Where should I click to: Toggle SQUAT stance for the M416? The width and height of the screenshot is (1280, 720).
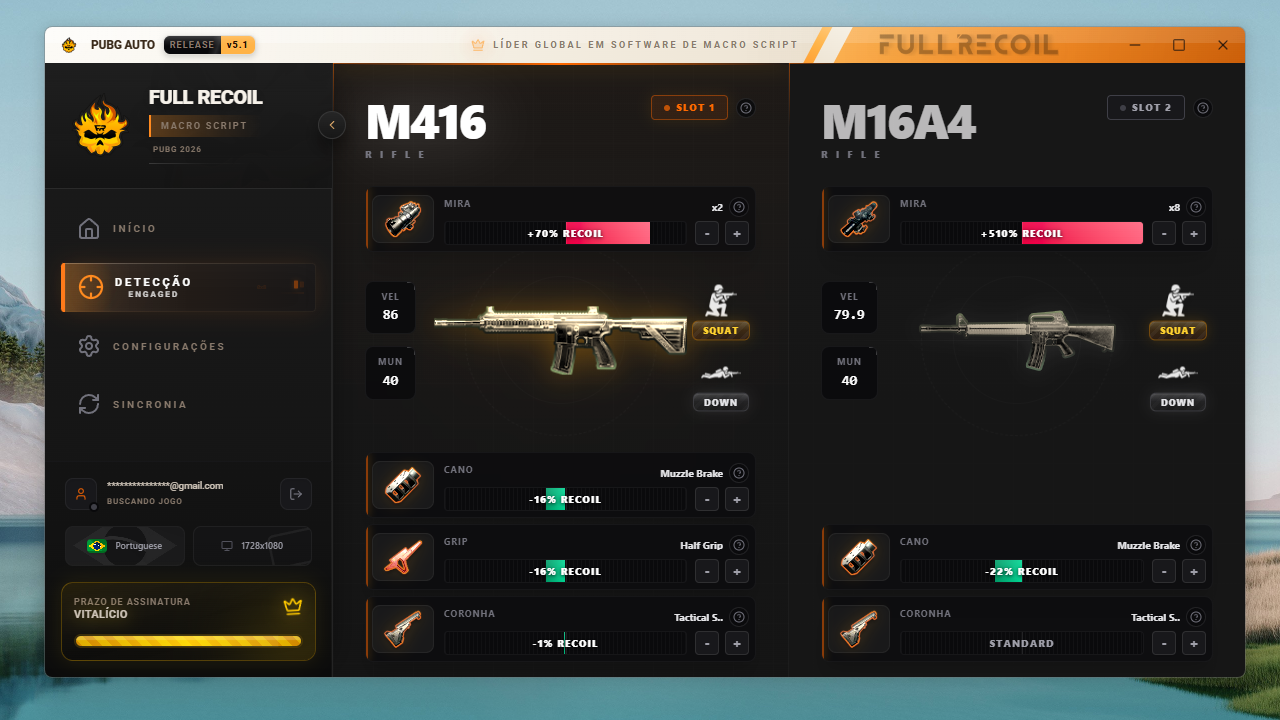tap(720, 330)
